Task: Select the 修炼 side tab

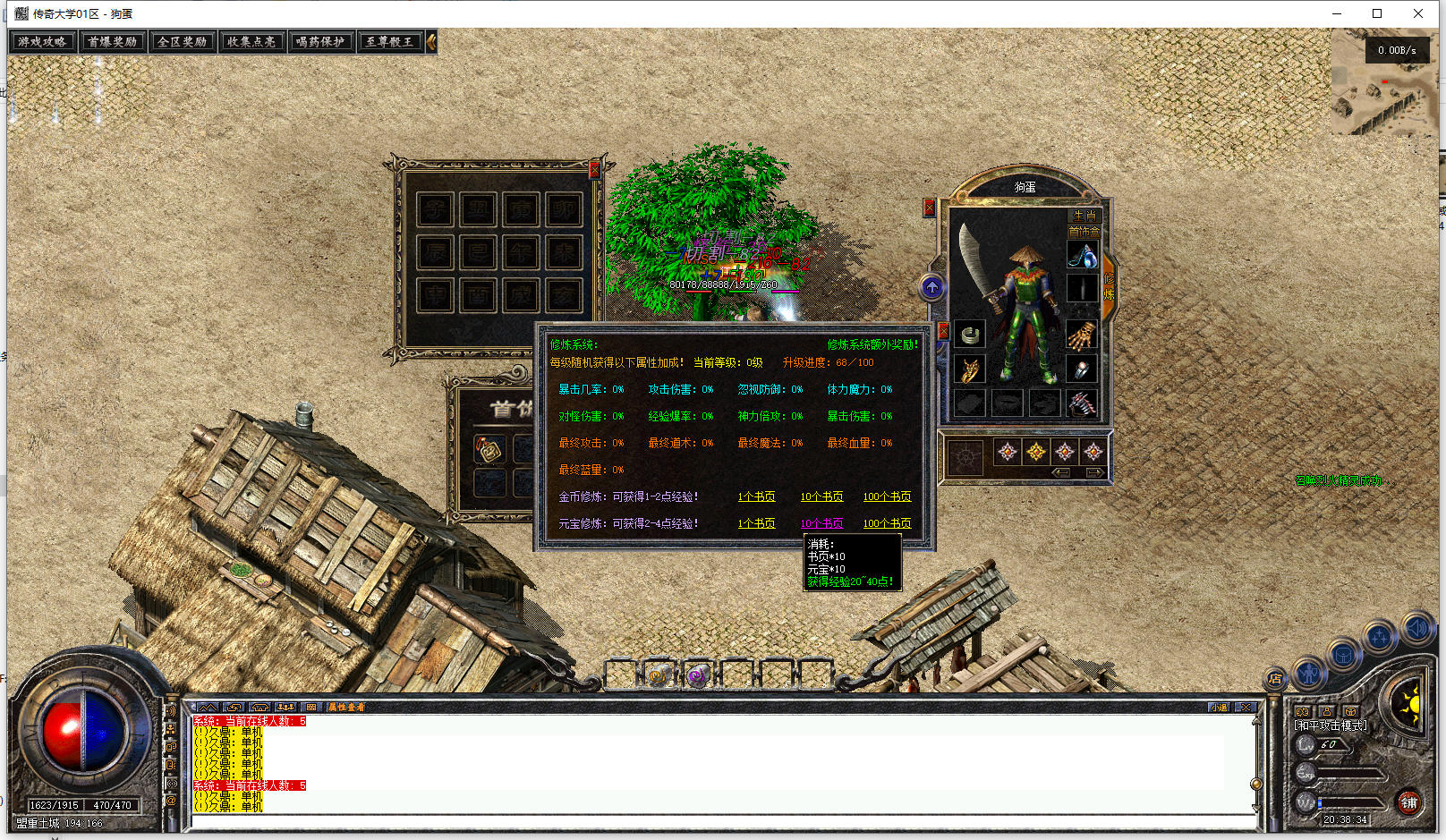Action: point(1109,286)
